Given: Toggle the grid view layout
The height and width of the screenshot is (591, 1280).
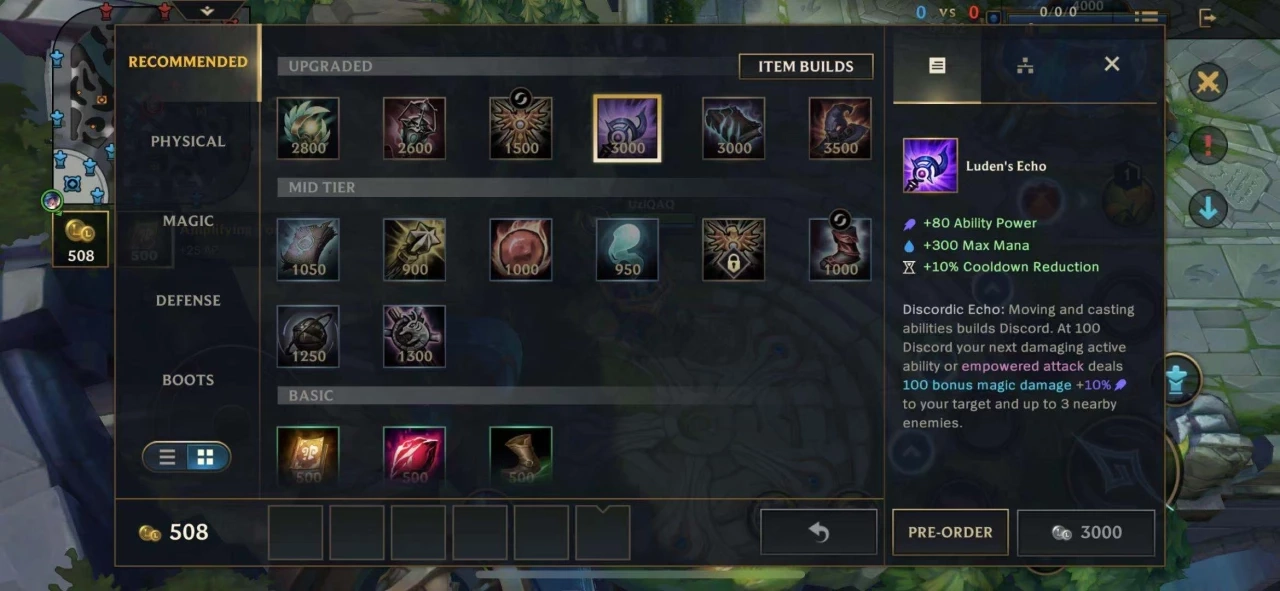Looking at the screenshot, I should tap(205, 457).
